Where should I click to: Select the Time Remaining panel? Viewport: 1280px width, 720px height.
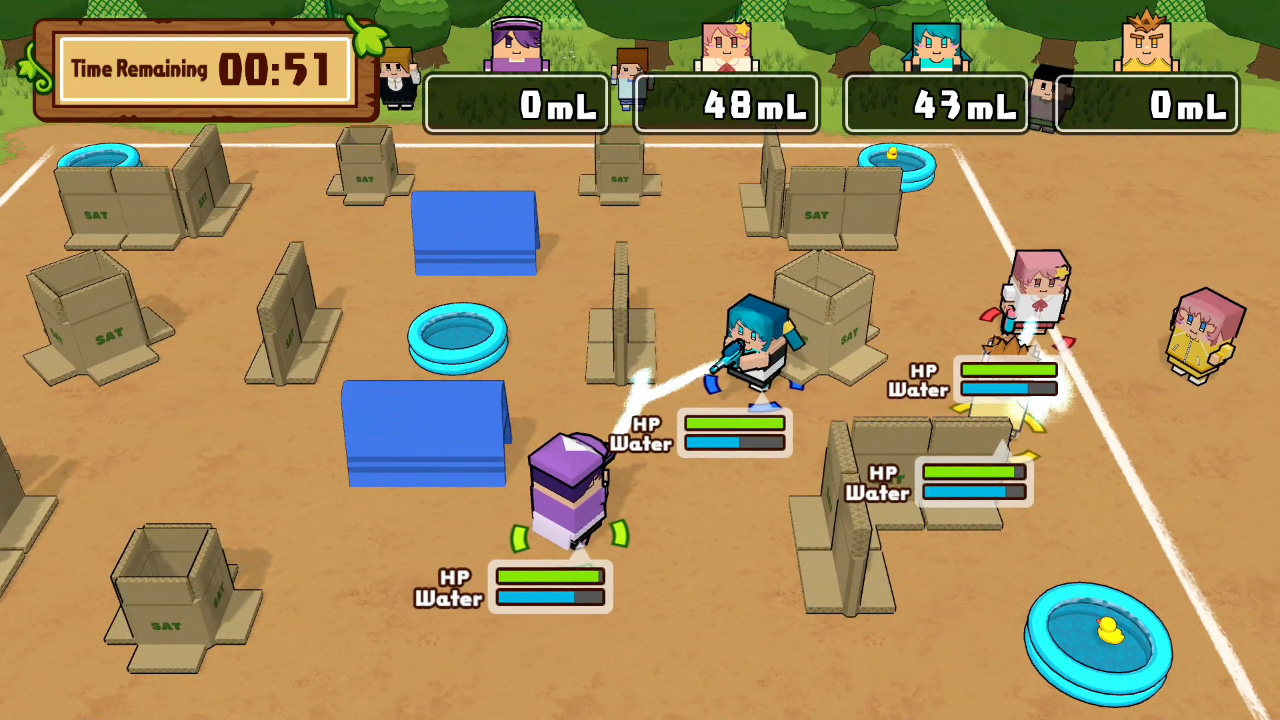(x=200, y=68)
